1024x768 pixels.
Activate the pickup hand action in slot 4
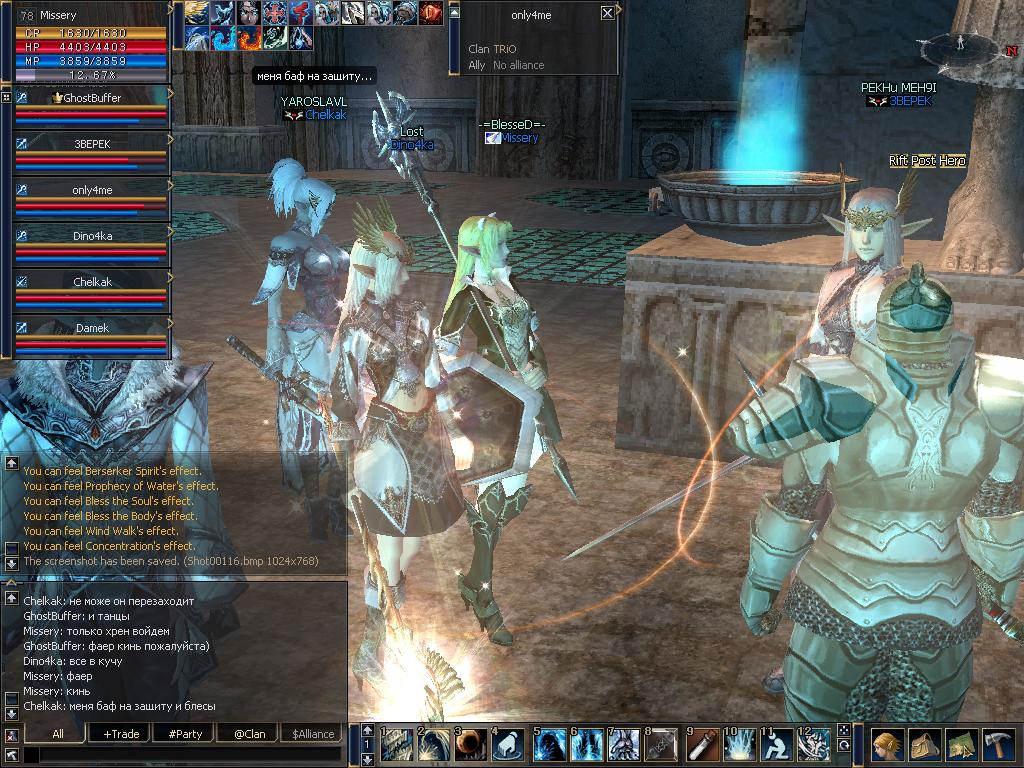tap(508, 746)
